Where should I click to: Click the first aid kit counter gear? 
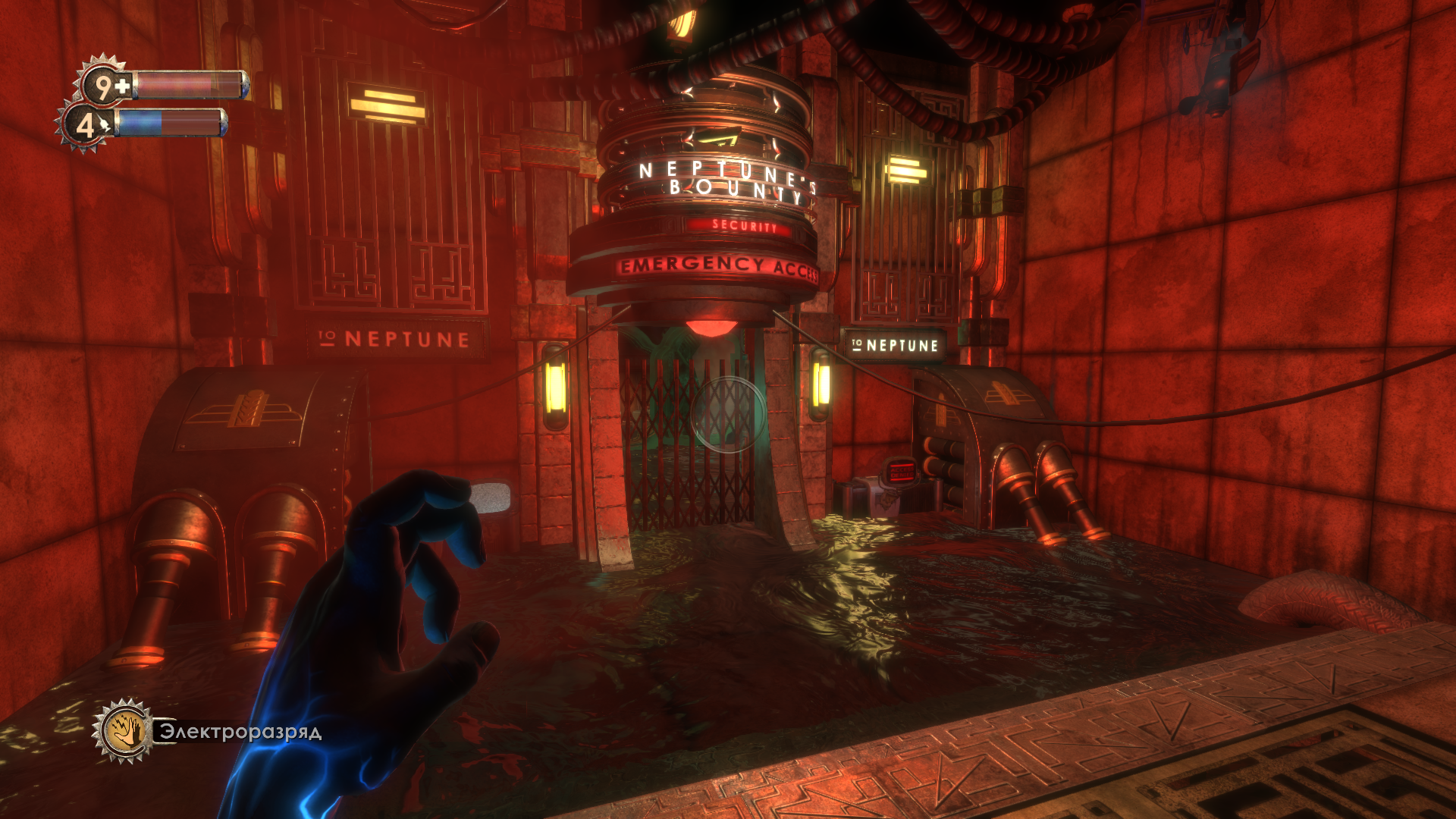coord(104,85)
